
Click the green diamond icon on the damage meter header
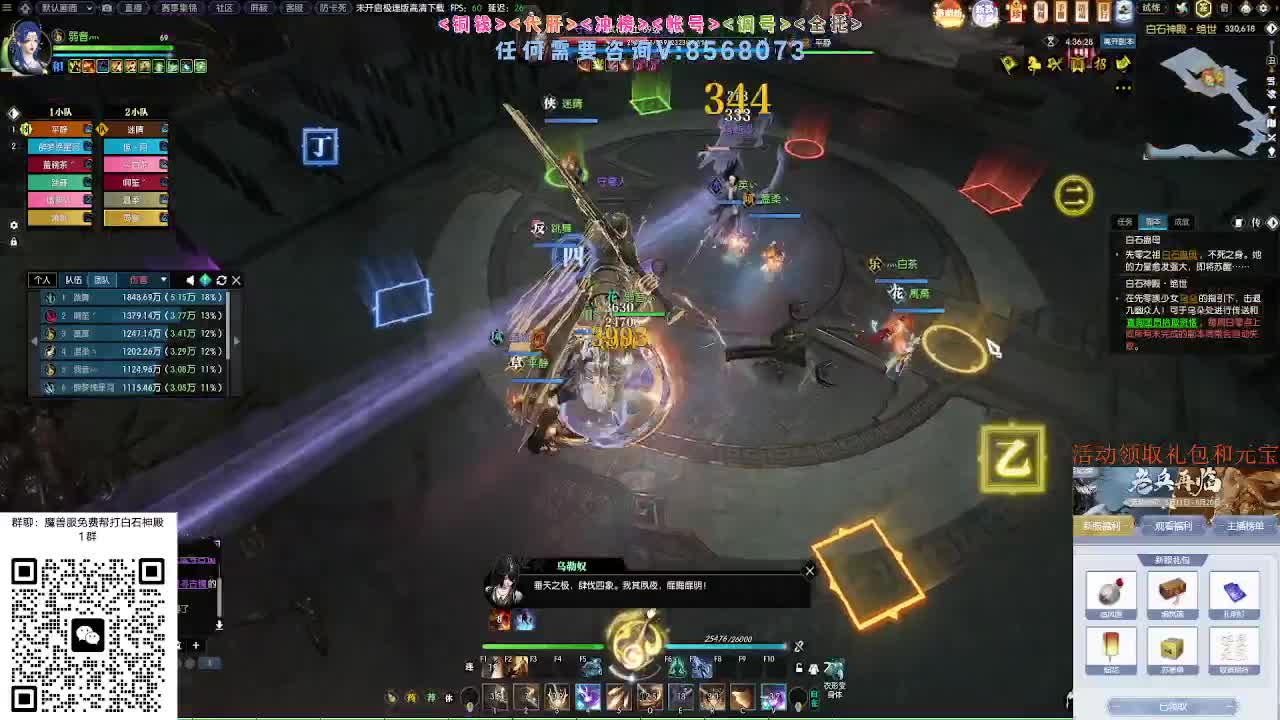pos(206,281)
